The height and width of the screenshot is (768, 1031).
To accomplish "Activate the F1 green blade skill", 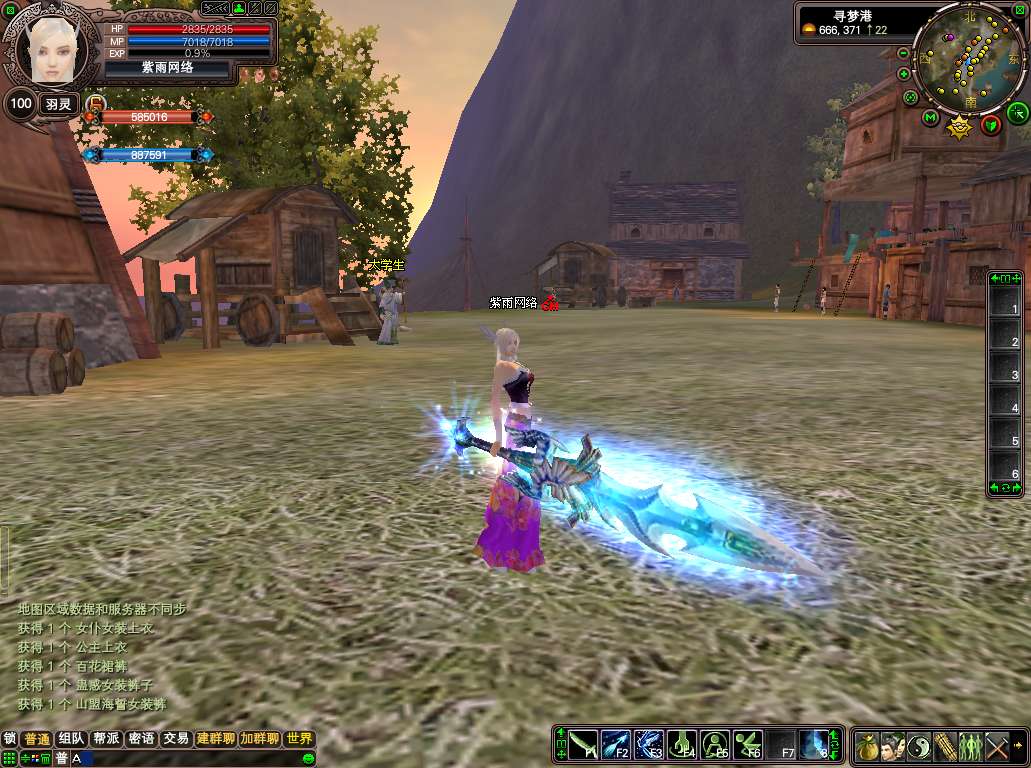I will [583, 745].
